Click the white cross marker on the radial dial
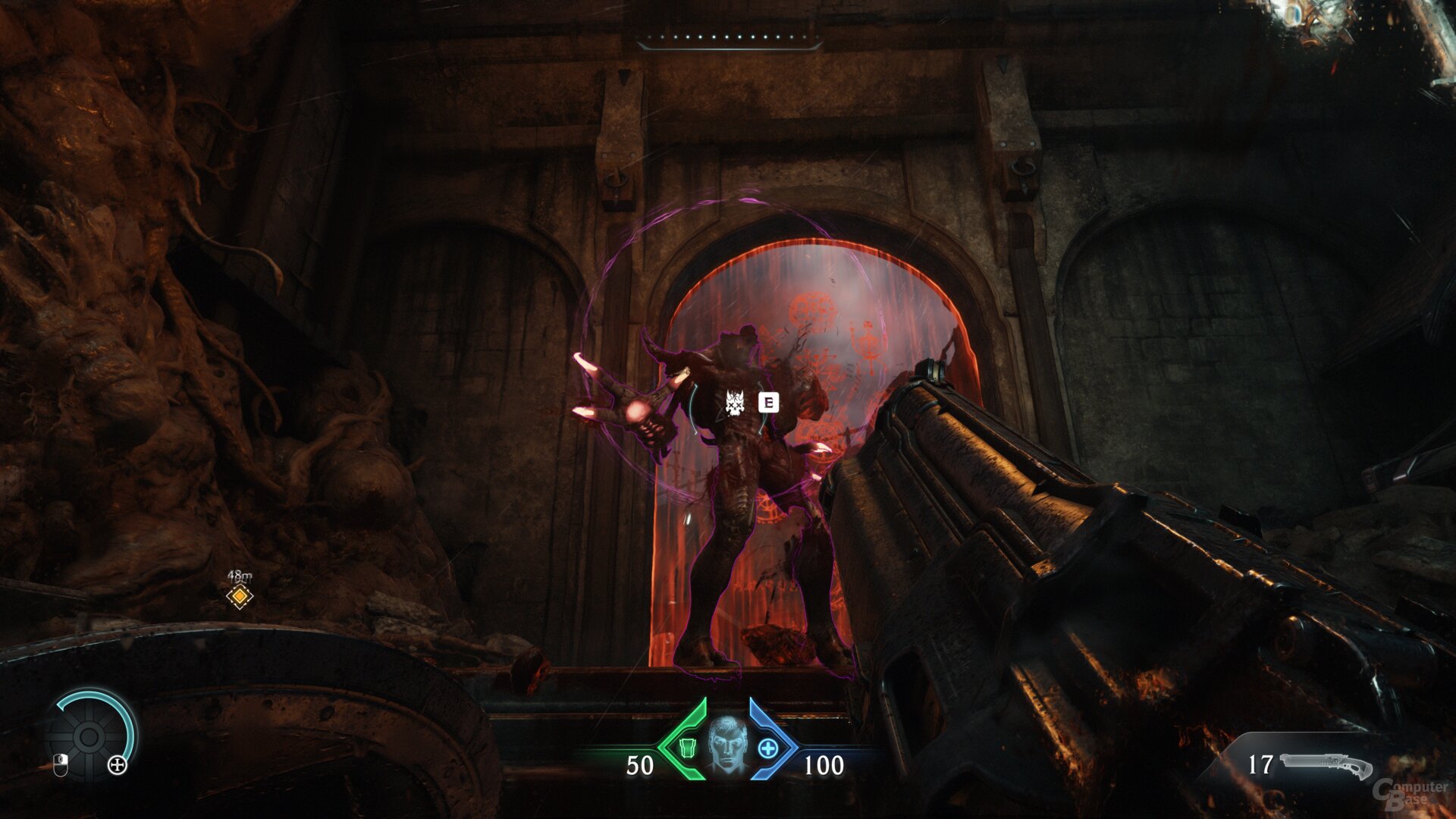 pyautogui.click(x=118, y=765)
